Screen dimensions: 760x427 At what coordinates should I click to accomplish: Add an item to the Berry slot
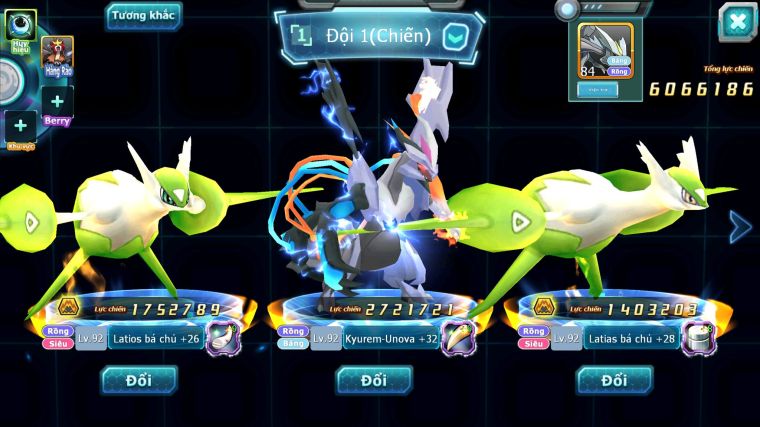57,102
